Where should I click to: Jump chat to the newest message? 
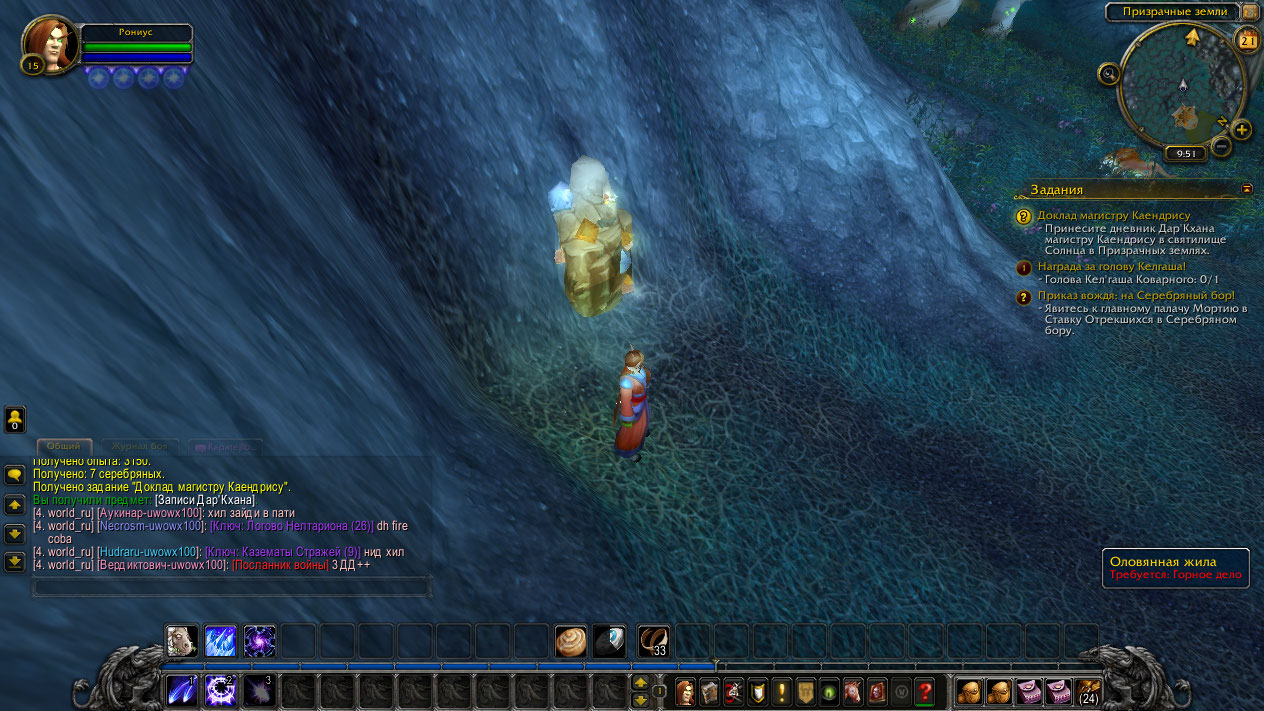[15, 561]
